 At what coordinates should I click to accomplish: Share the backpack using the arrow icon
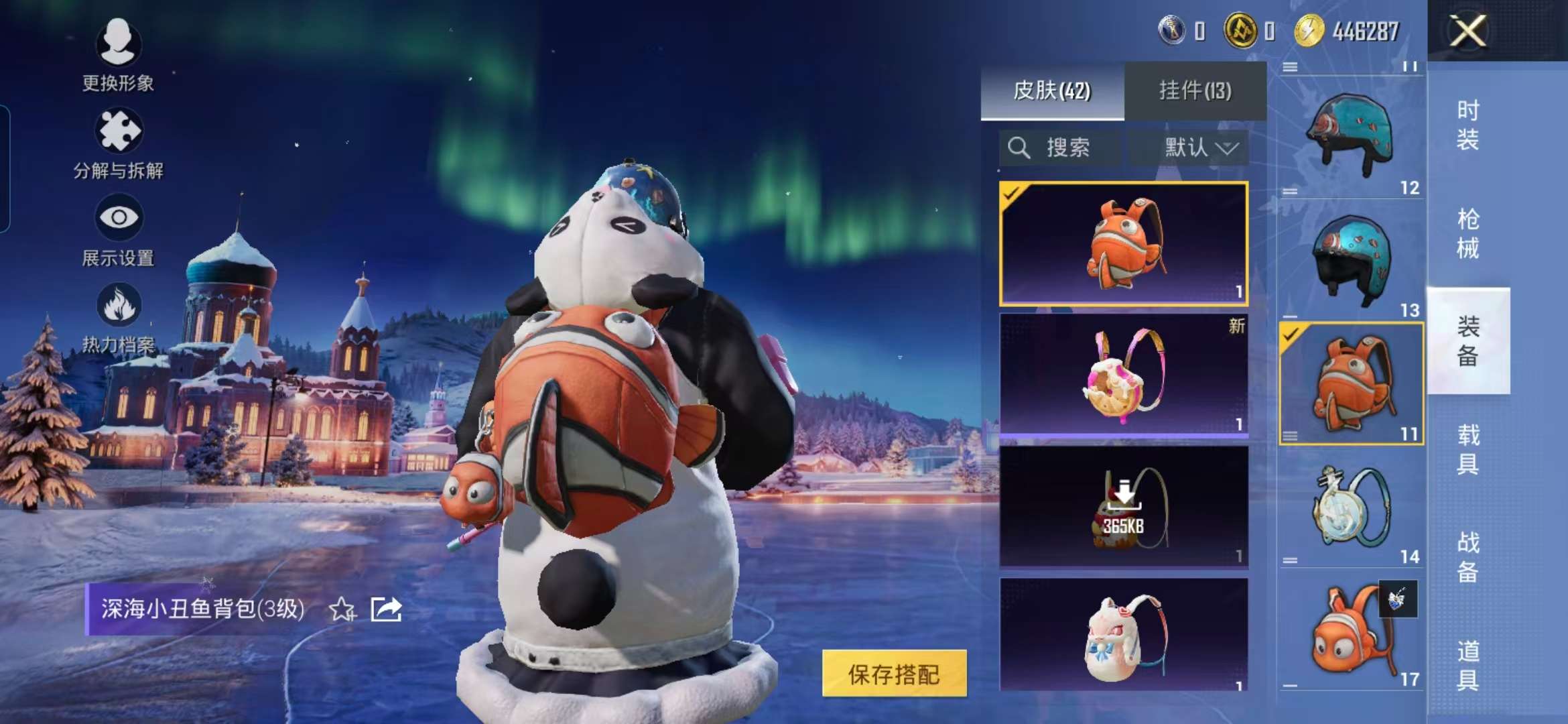pos(386,609)
